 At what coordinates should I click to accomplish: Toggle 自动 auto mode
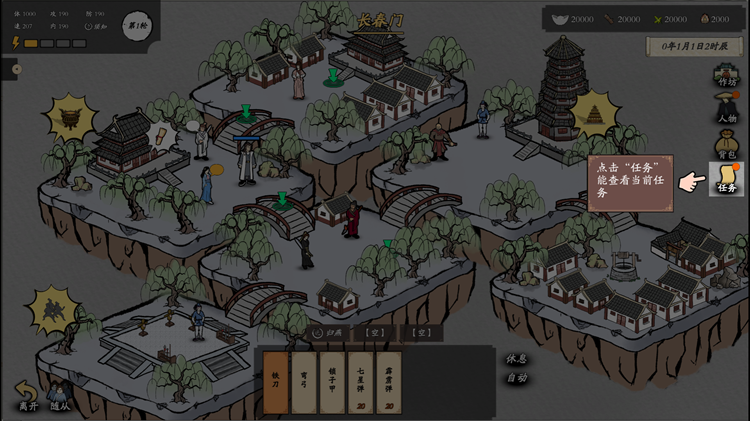click(516, 378)
